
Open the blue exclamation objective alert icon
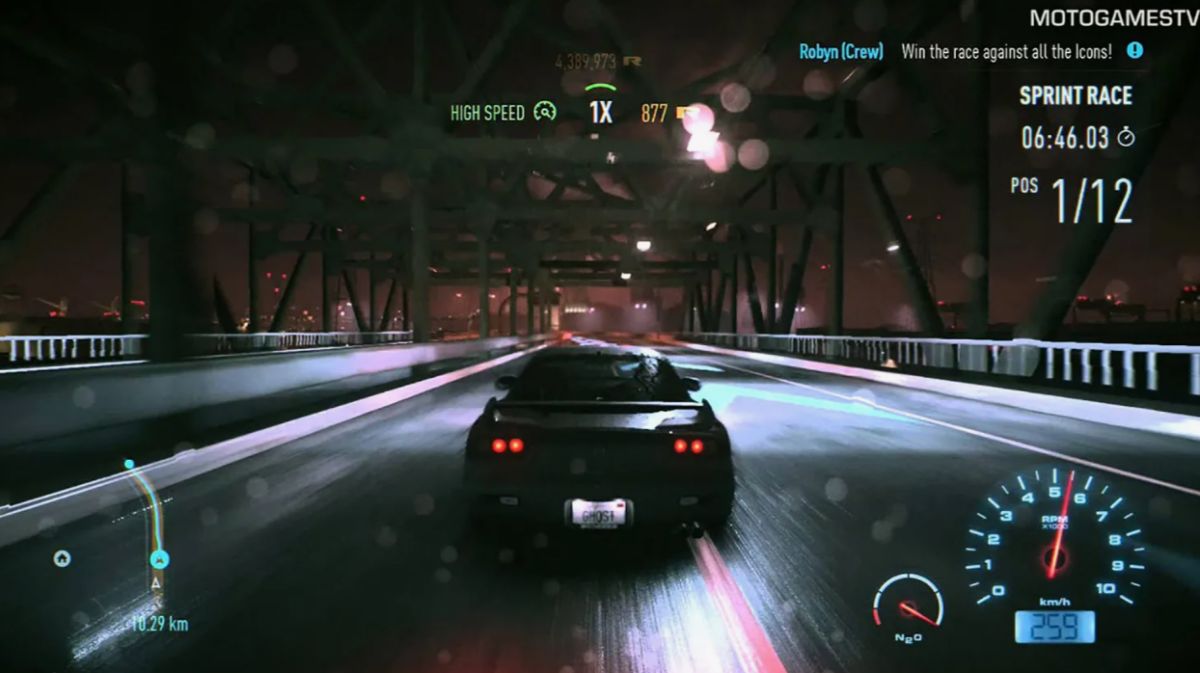[1134, 50]
